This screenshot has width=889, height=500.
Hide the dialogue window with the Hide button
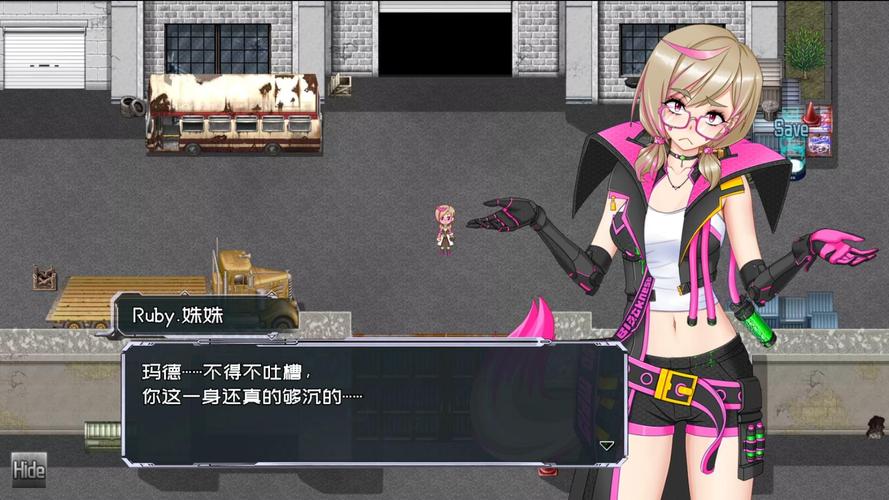coord(29,469)
